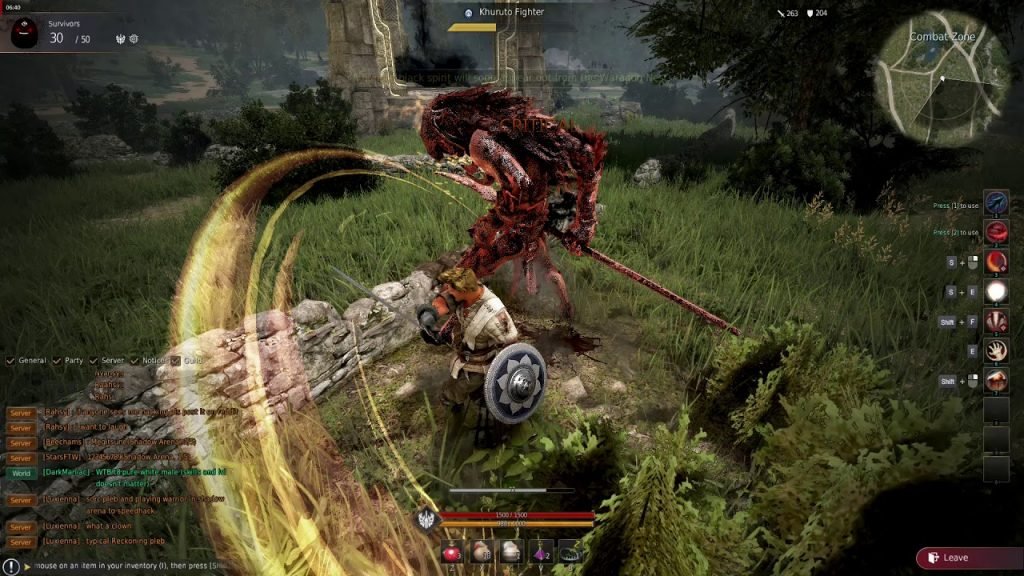Select the red health potion slot
Screen dimensions: 1024x576
click(x=452, y=552)
